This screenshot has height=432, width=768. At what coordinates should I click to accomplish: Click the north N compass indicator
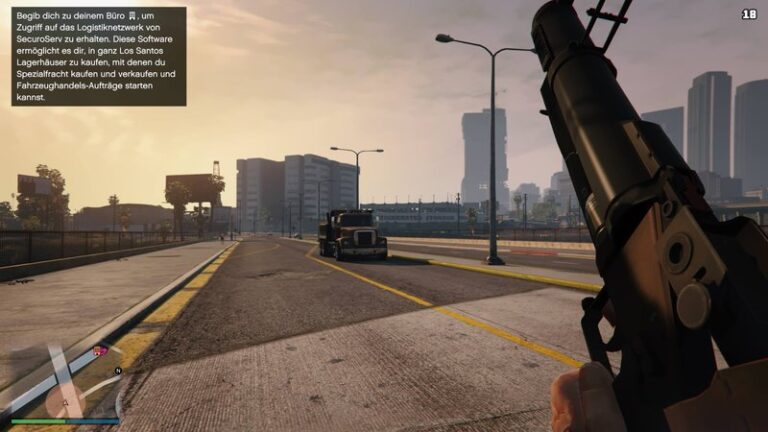(118, 371)
